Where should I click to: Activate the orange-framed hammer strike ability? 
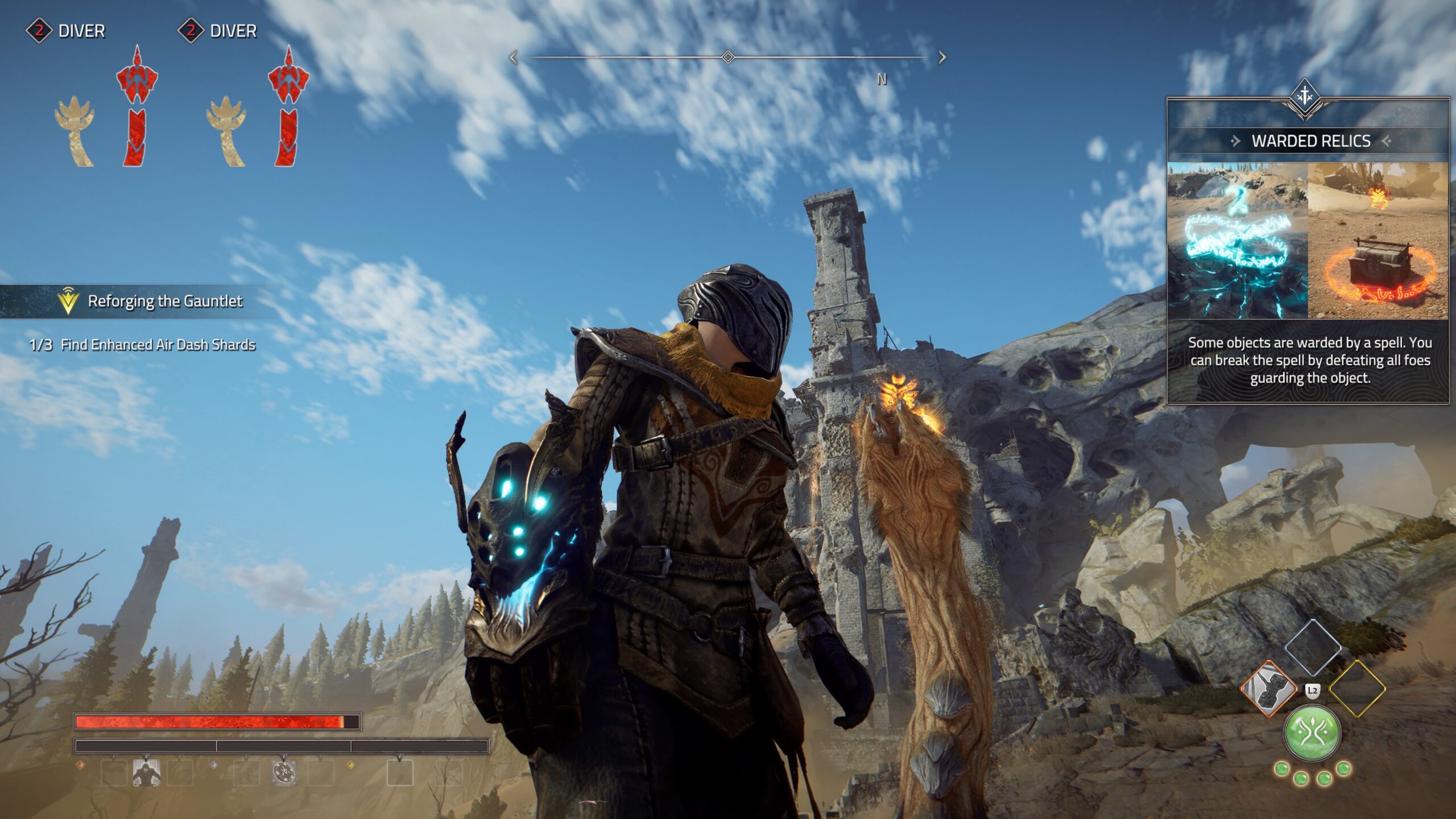coord(1268,689)
